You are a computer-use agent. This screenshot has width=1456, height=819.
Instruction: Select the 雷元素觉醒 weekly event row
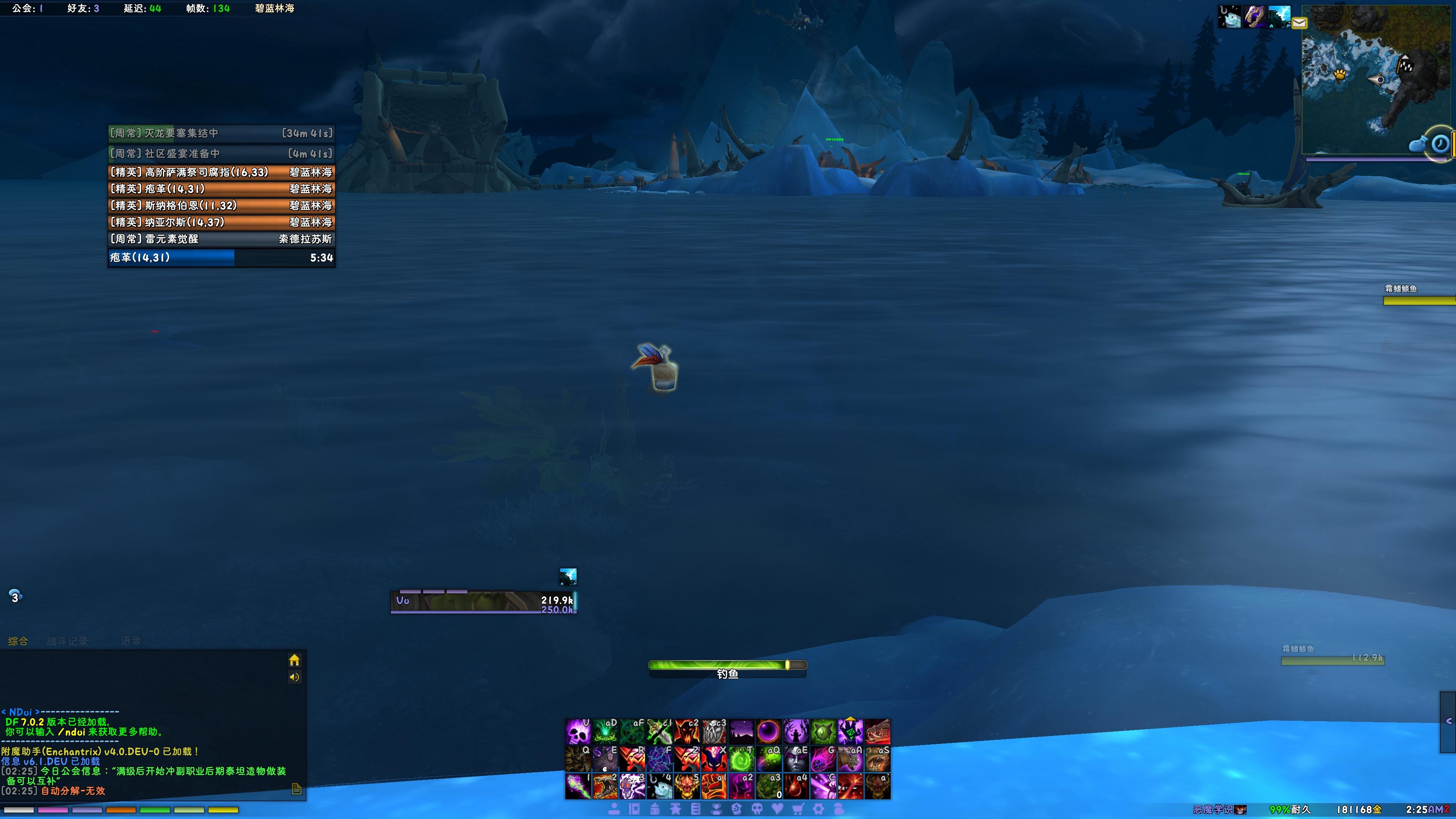221,239
